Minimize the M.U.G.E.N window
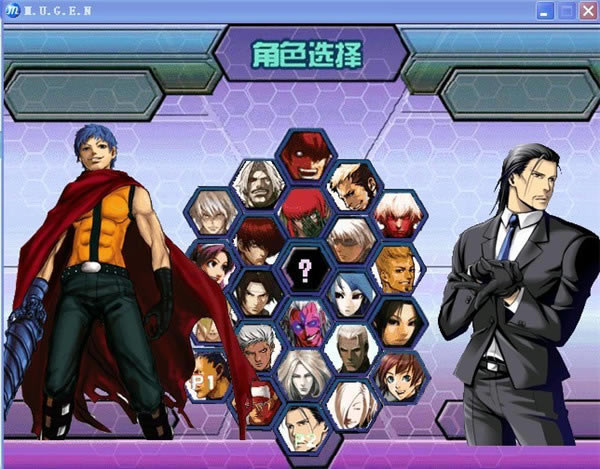Screen dimensions: 600x469 click(x=544, y=11)
